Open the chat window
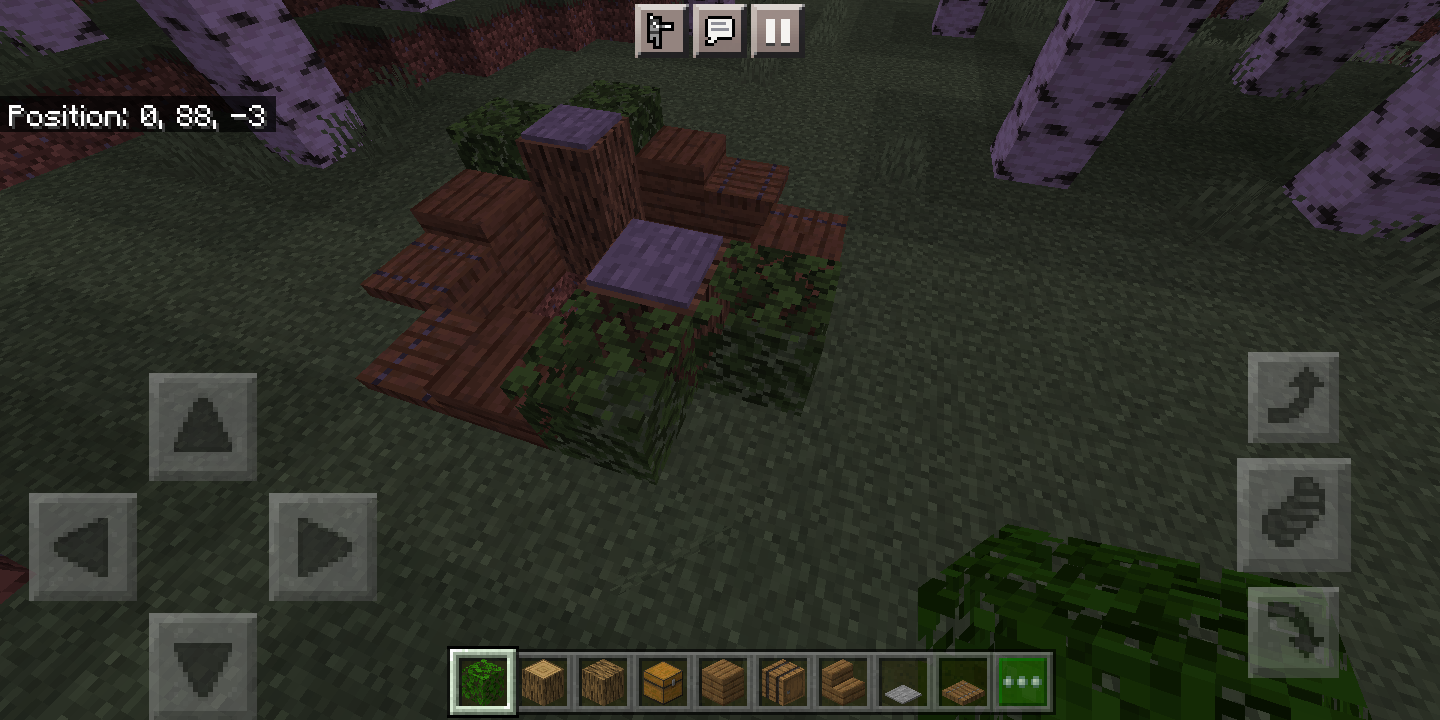The height and width of the screenshot is (720, 1440). pos(719,31)
